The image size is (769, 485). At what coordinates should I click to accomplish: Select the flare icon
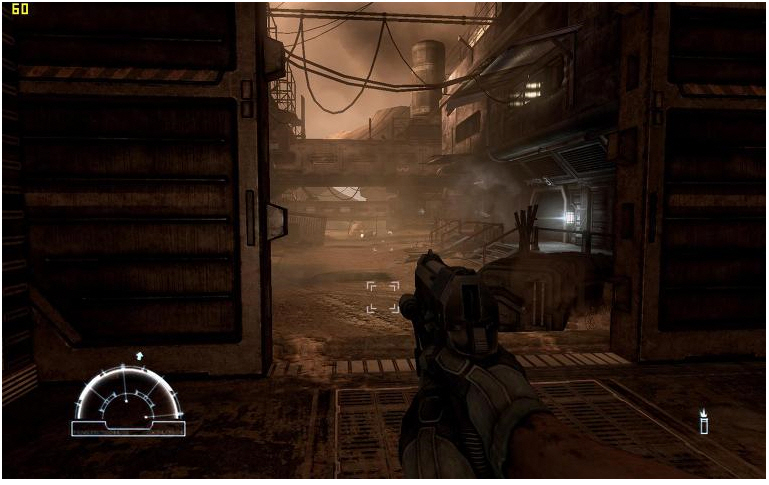tap(703, 423)
